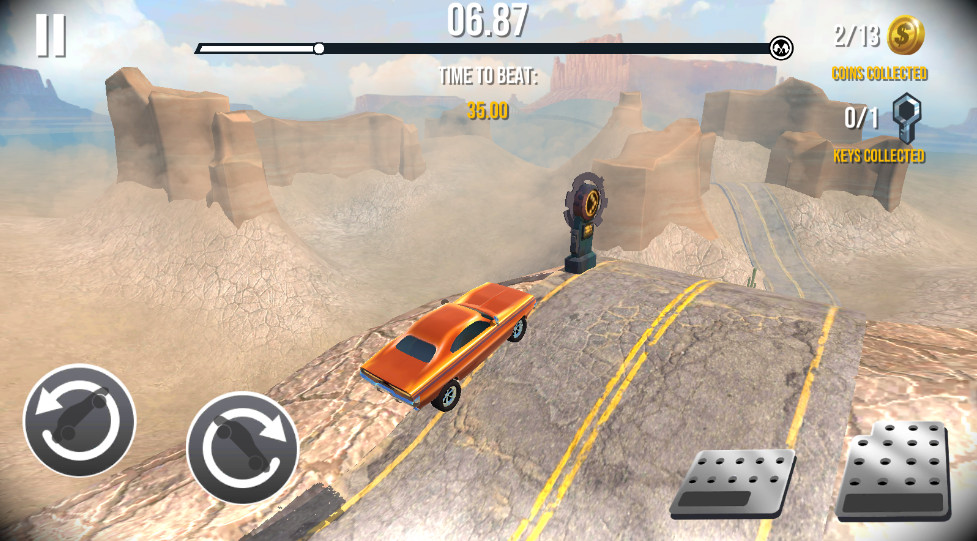
Task: Step on the gas accelerator pedal
Action: [x=894, y=471]
